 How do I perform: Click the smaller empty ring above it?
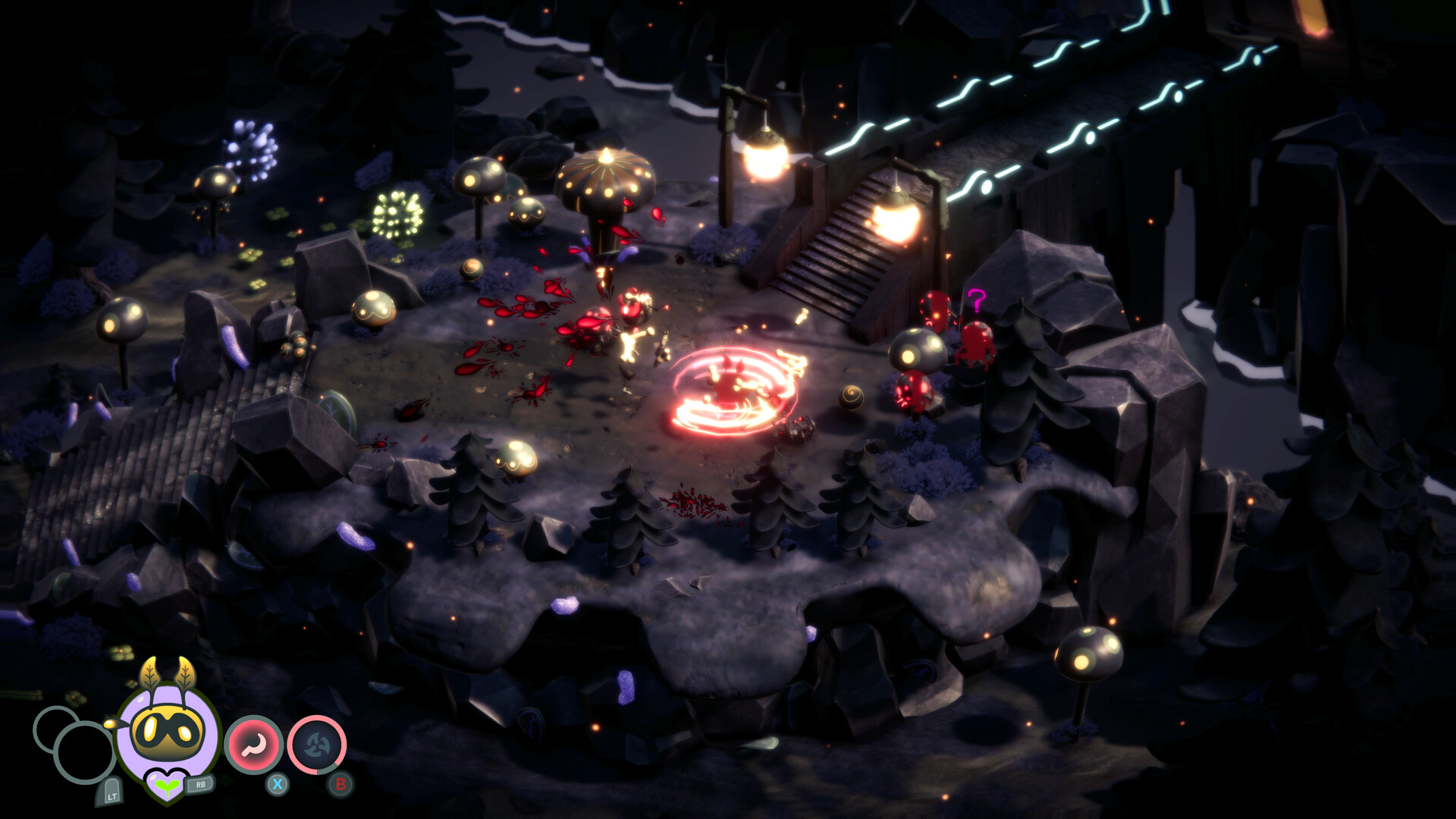pyautogui.click(x=53, y=726)
